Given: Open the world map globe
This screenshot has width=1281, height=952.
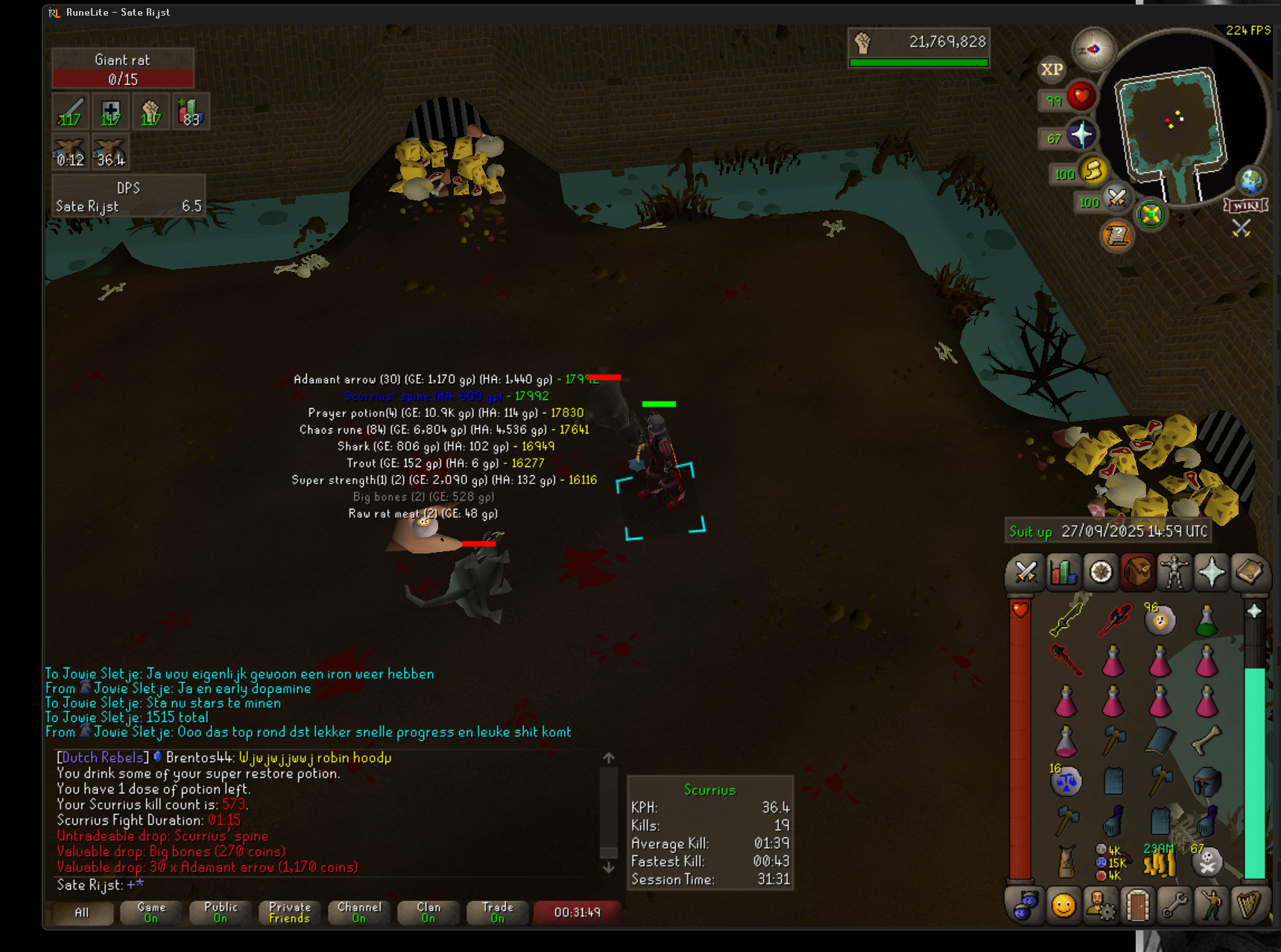Looking at the screenshot, I should click(x=1251, y=181).
